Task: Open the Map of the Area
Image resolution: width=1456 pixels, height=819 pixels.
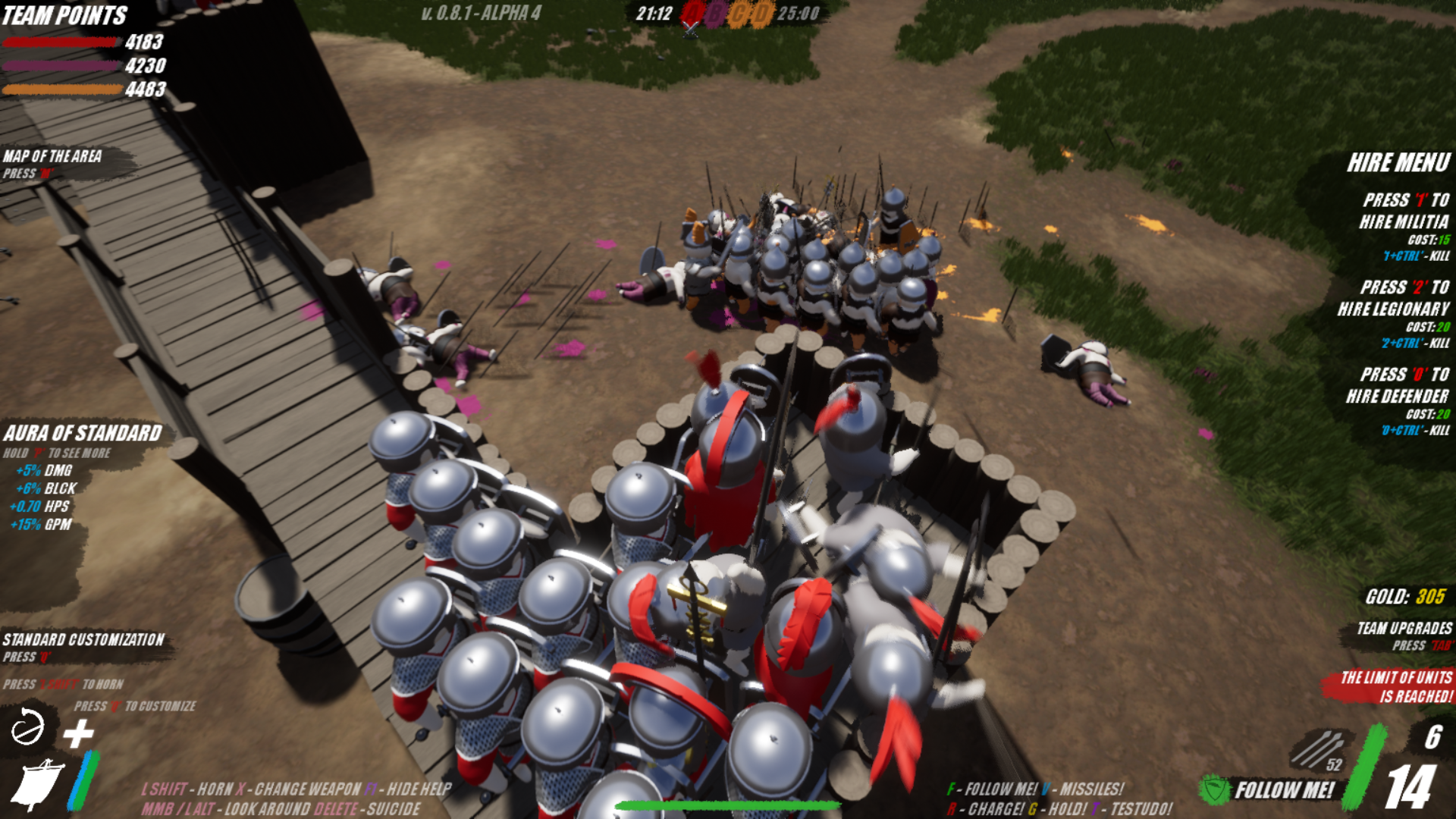Action: (x=52, y=157)
